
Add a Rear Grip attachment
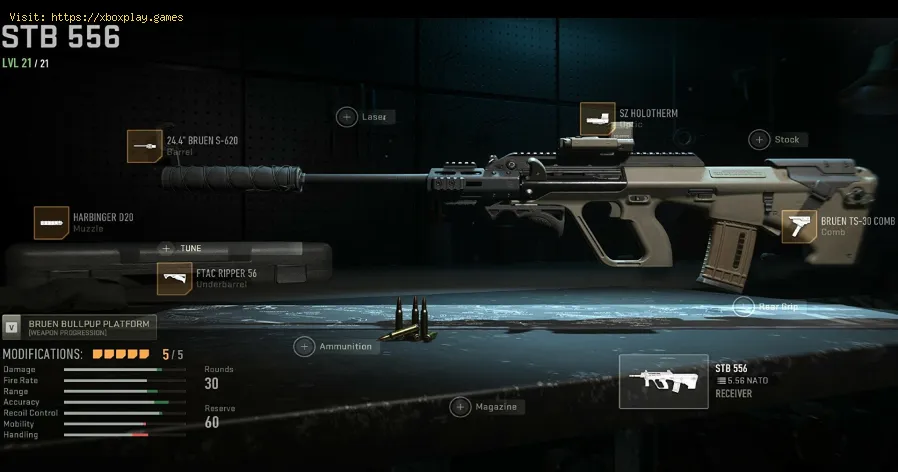pos(743,307)
